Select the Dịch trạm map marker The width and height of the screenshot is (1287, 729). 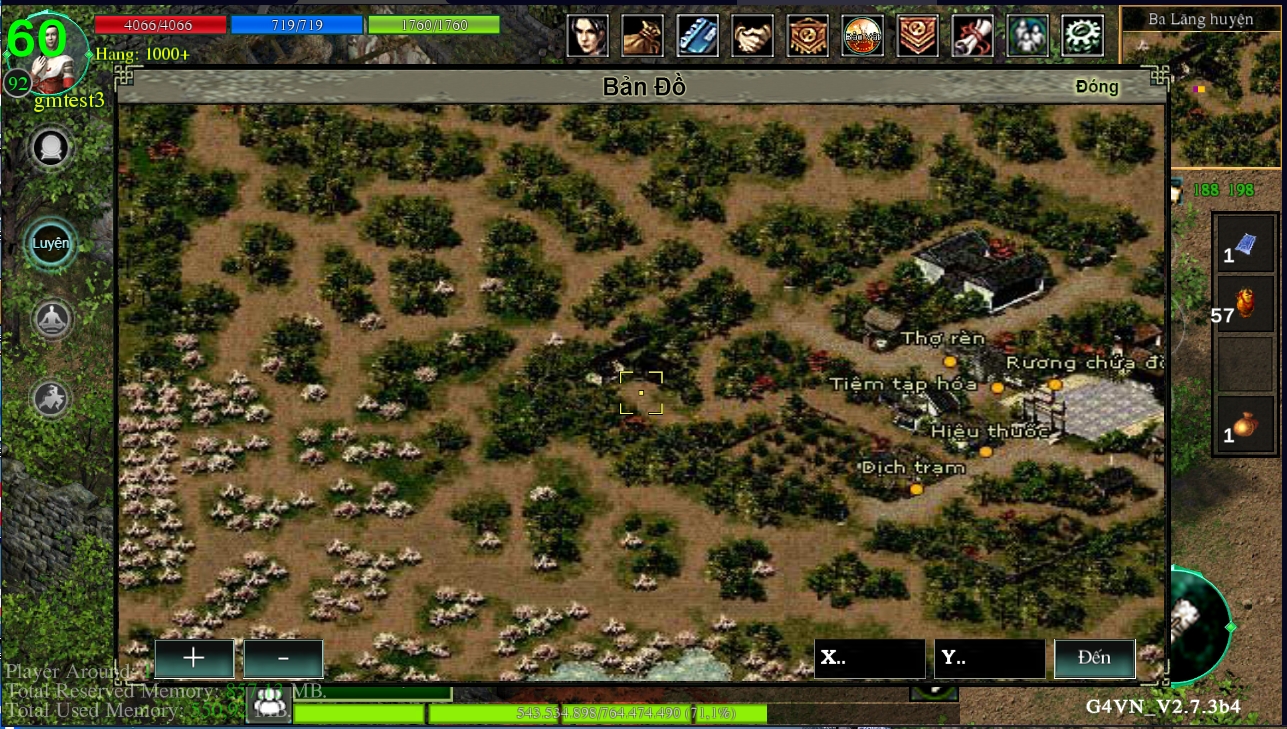[x=916, y=489]
